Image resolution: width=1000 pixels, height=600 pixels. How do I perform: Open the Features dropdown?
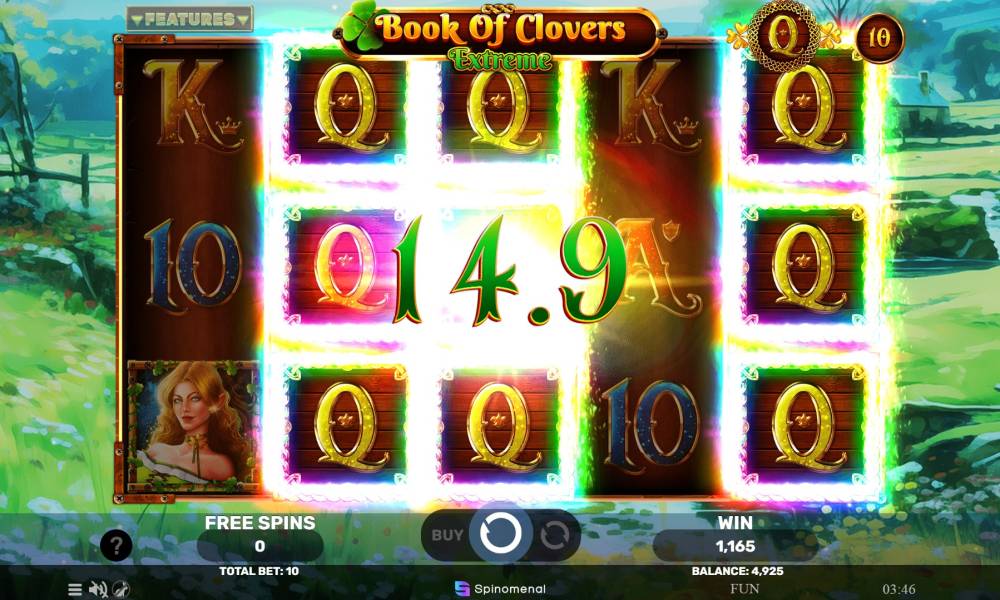pos(190,19)
